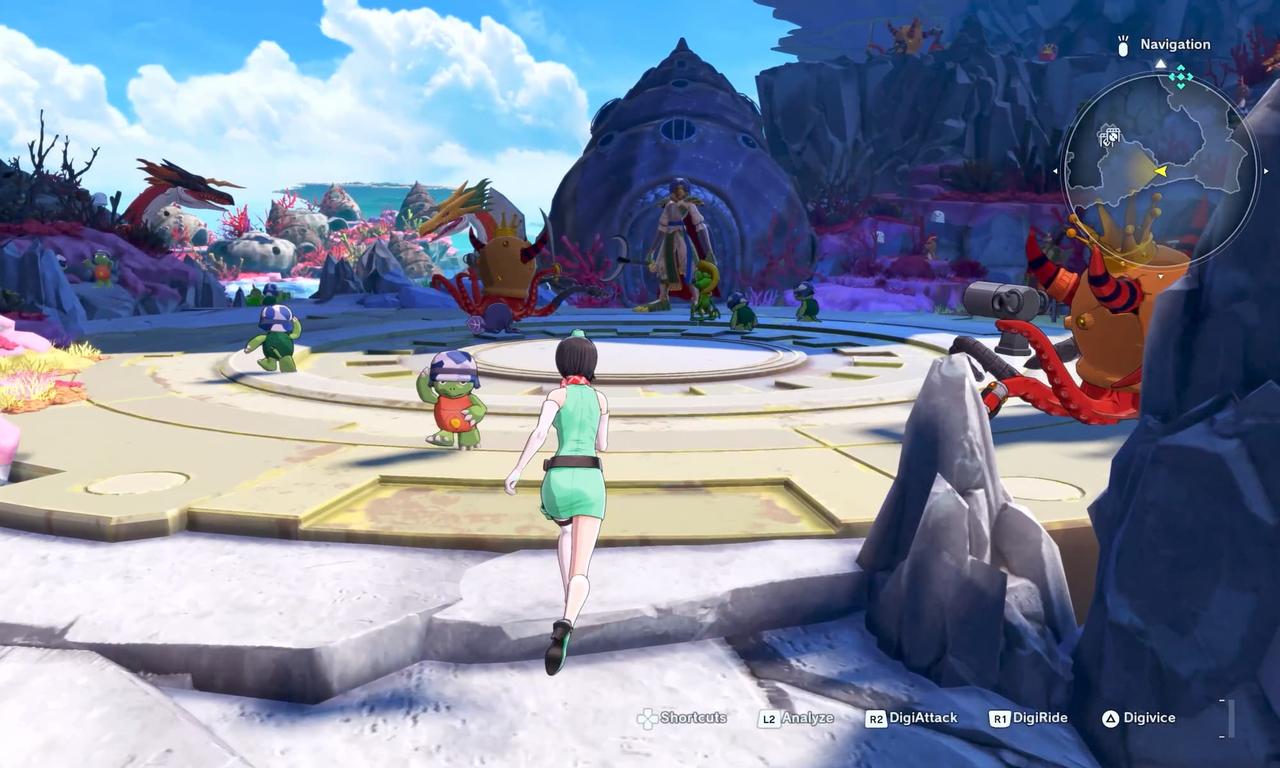Click the teal compass icon above the minimap
Screen dimensions: 1280x768
point(1181,76)
